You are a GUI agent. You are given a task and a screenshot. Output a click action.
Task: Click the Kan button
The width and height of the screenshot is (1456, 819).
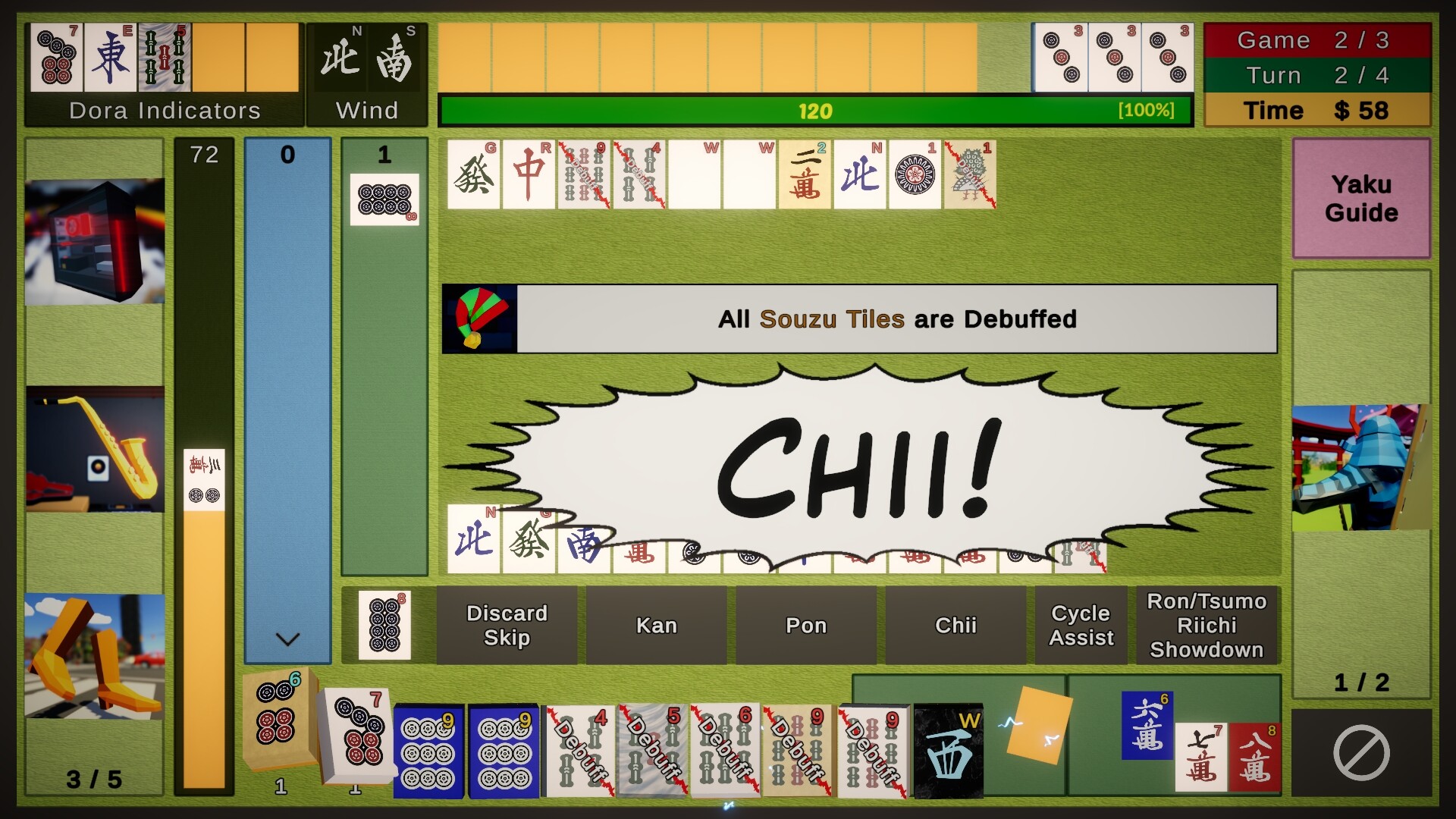[x=657, y=625]
